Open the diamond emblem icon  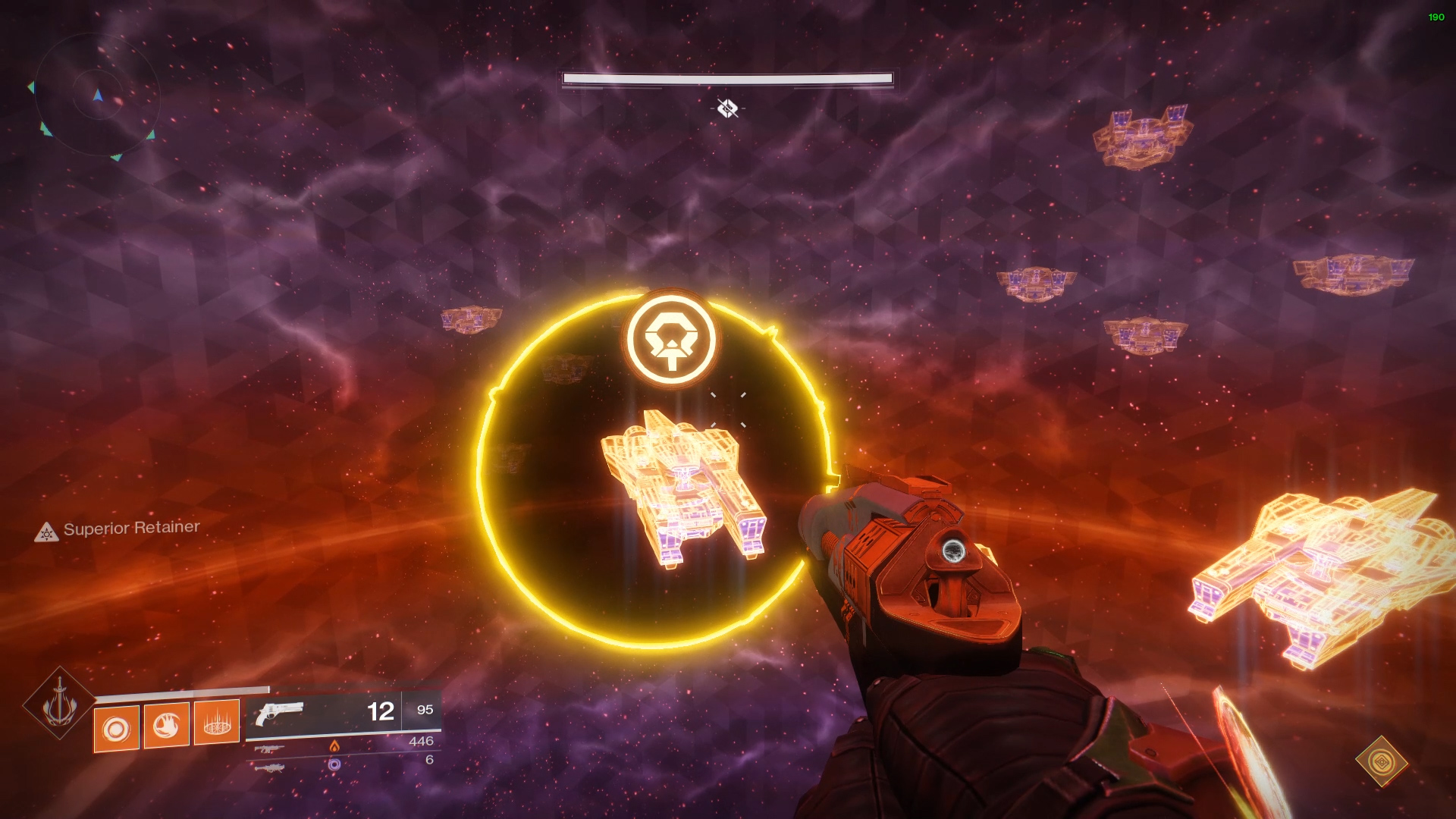click(x=1382, y=761)
